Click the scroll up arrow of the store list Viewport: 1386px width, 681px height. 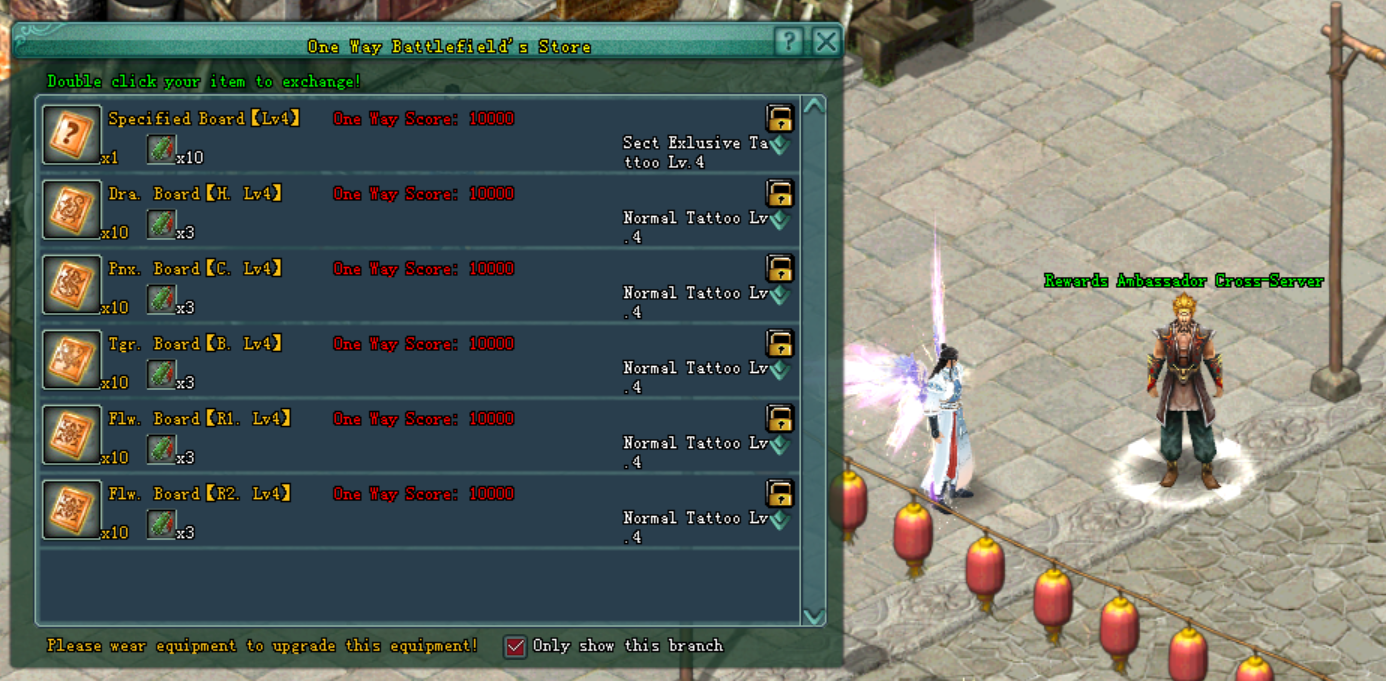coord(813,107)
